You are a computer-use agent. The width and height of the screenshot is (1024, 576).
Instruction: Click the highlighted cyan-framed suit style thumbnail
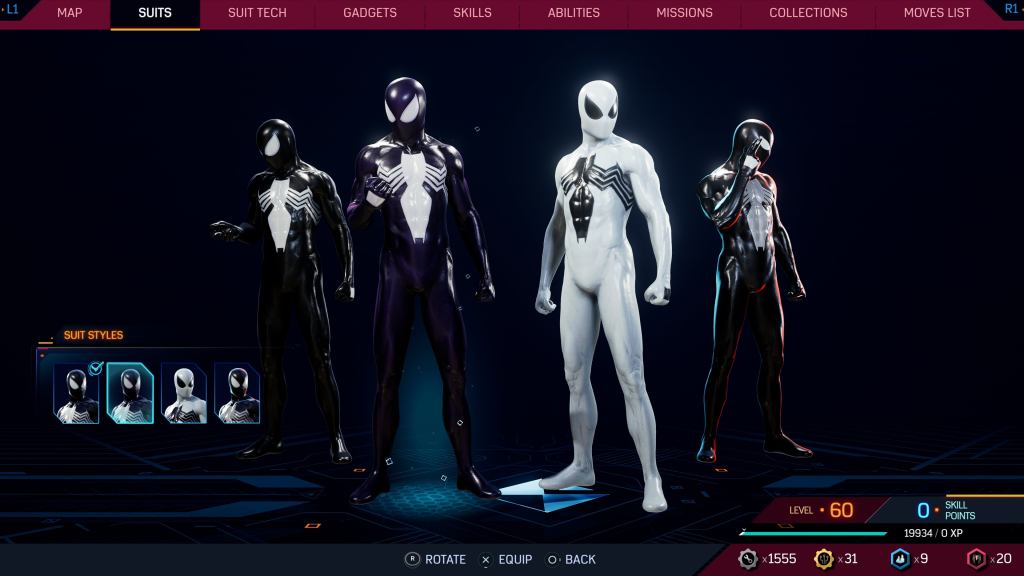[x=130, y=393]
